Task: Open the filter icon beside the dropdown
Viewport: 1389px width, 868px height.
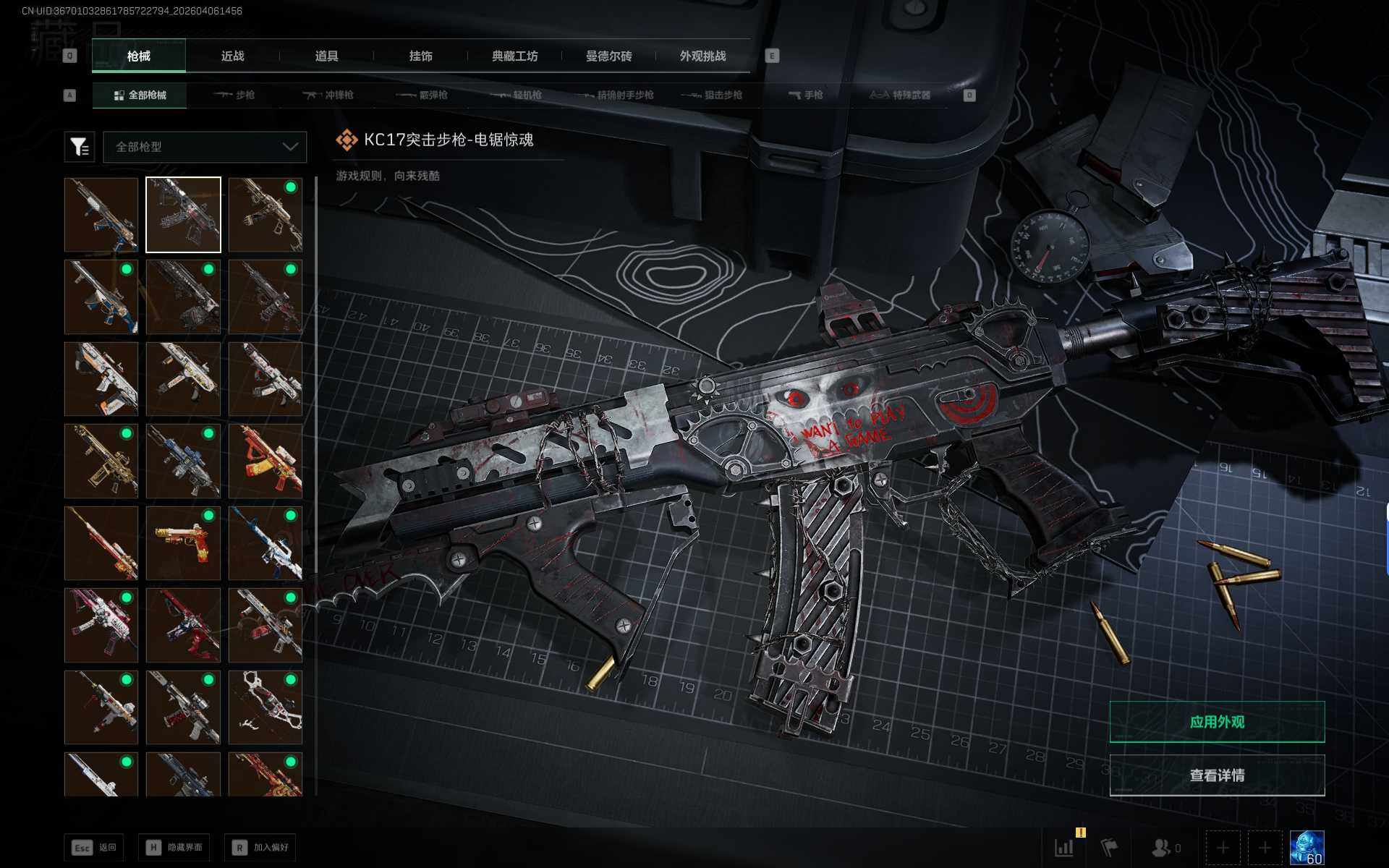Action: 80,147
